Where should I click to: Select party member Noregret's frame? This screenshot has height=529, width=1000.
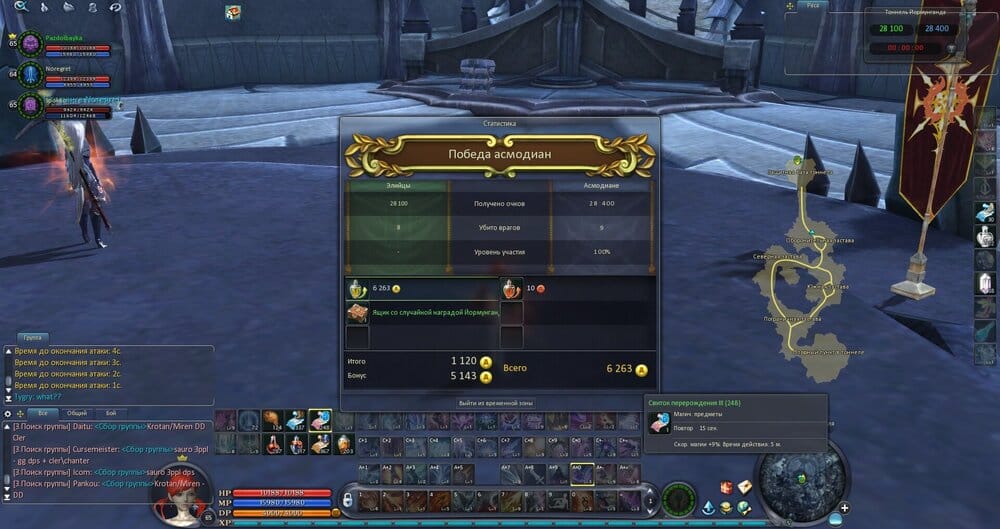pos(60,74)
